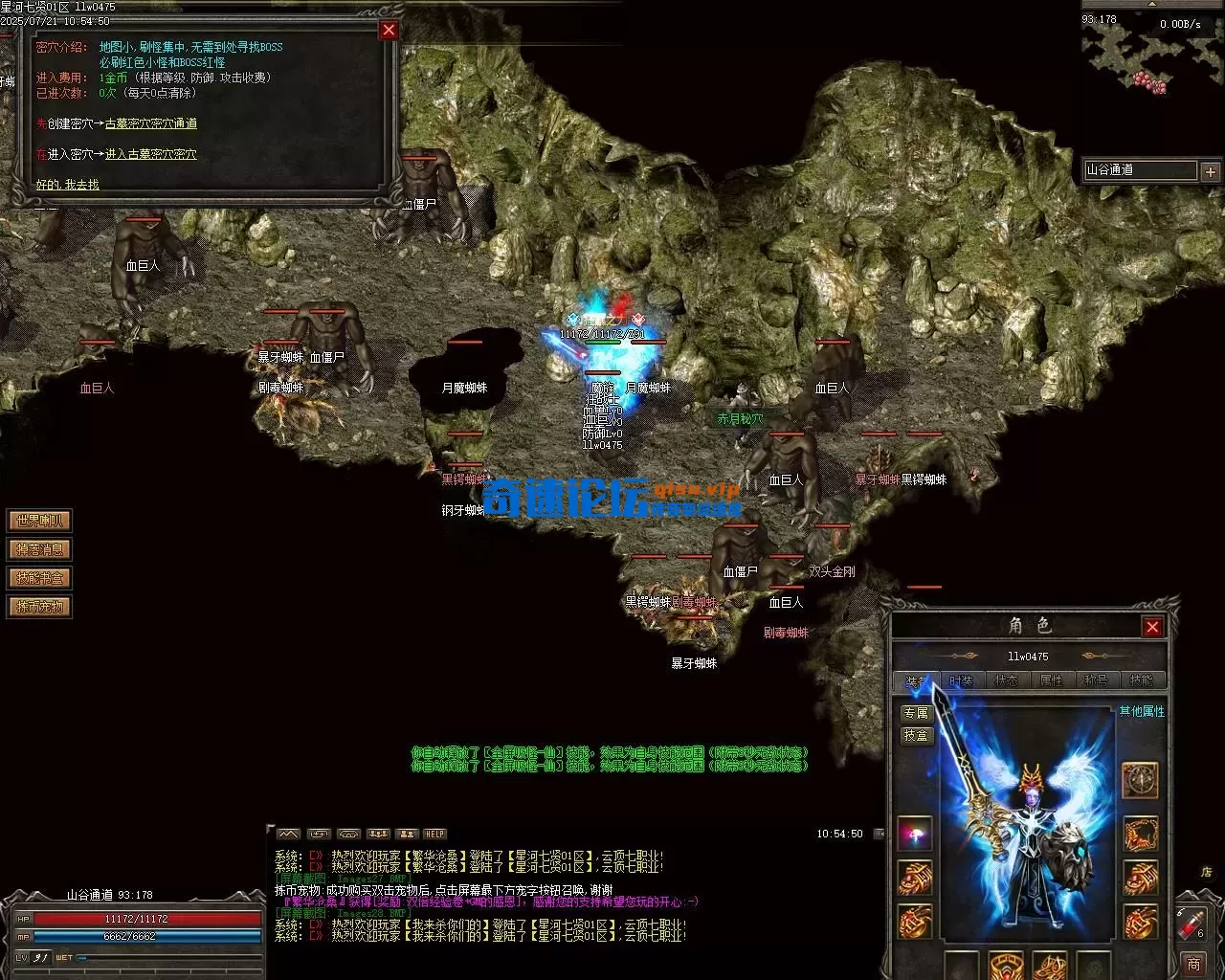Use the red potion quick slot
The image size is (1225, 980).
coord(1192,924)
